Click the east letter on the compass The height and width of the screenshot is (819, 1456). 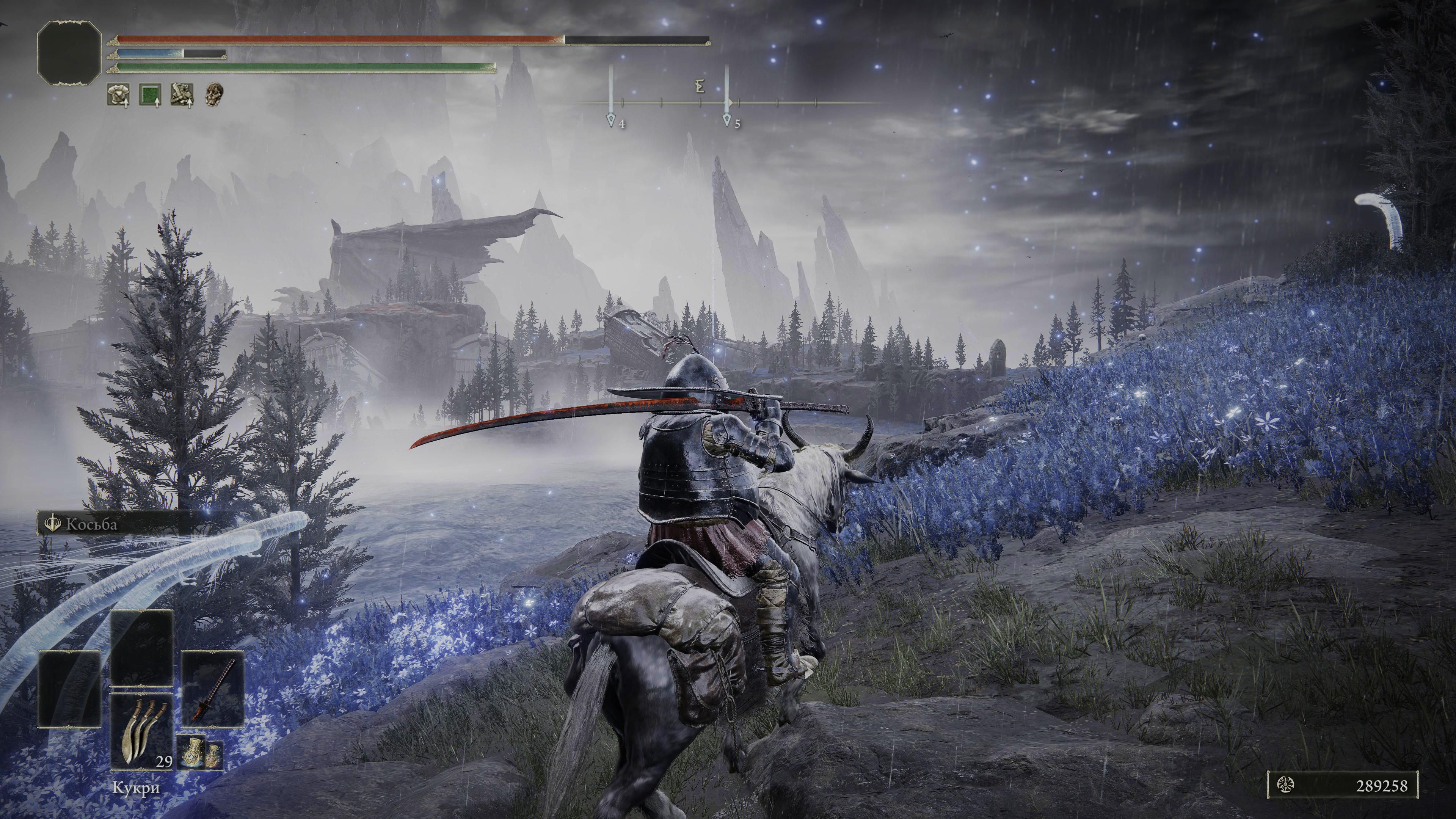pyautogui.click(x=700, y=87)
